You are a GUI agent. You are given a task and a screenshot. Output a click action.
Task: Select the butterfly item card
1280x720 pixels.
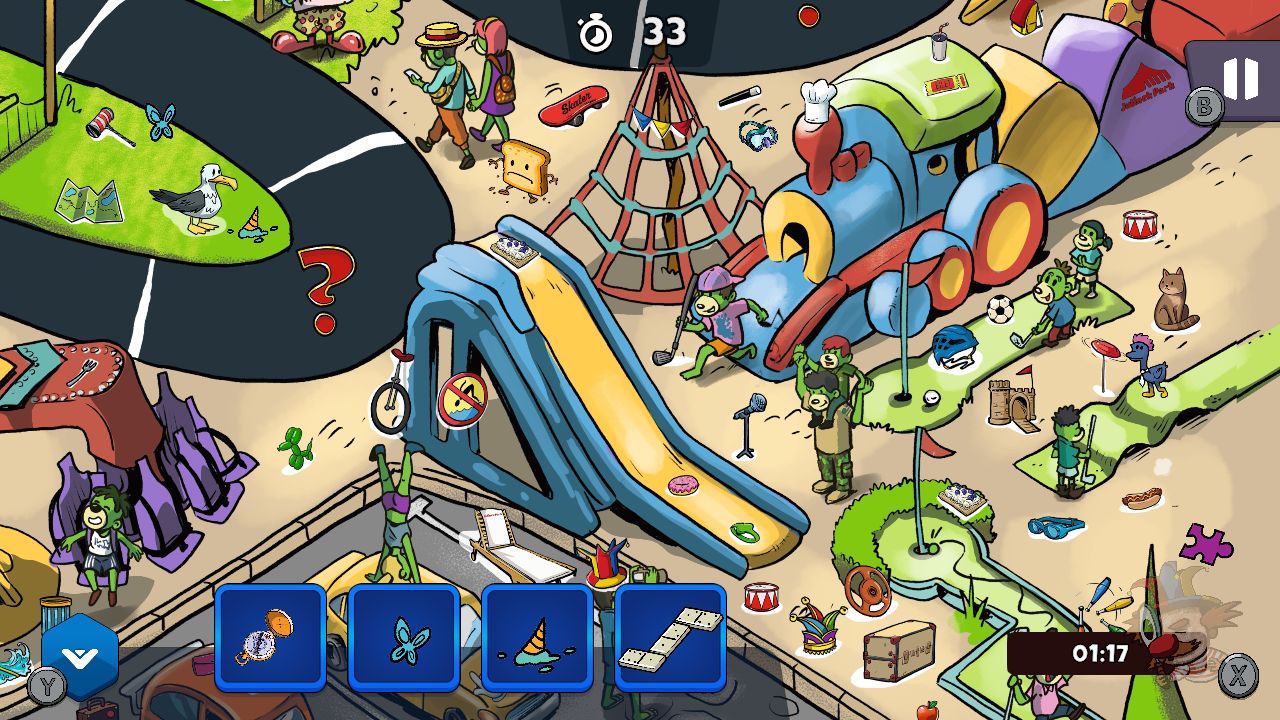coord(404,637)
